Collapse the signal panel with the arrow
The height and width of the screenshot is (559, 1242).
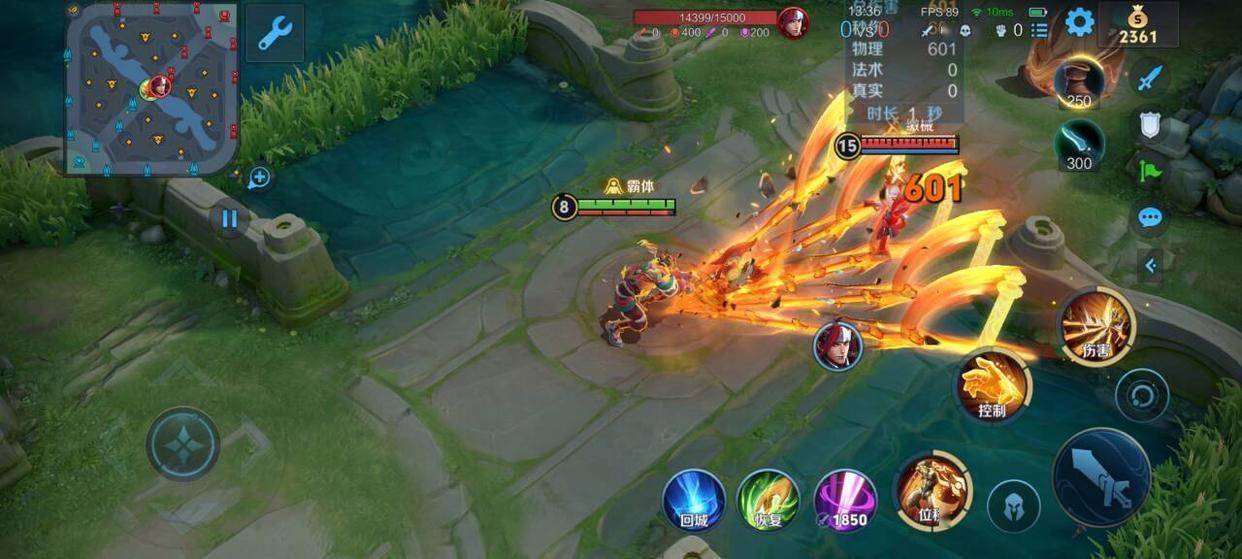[1150, 265]
